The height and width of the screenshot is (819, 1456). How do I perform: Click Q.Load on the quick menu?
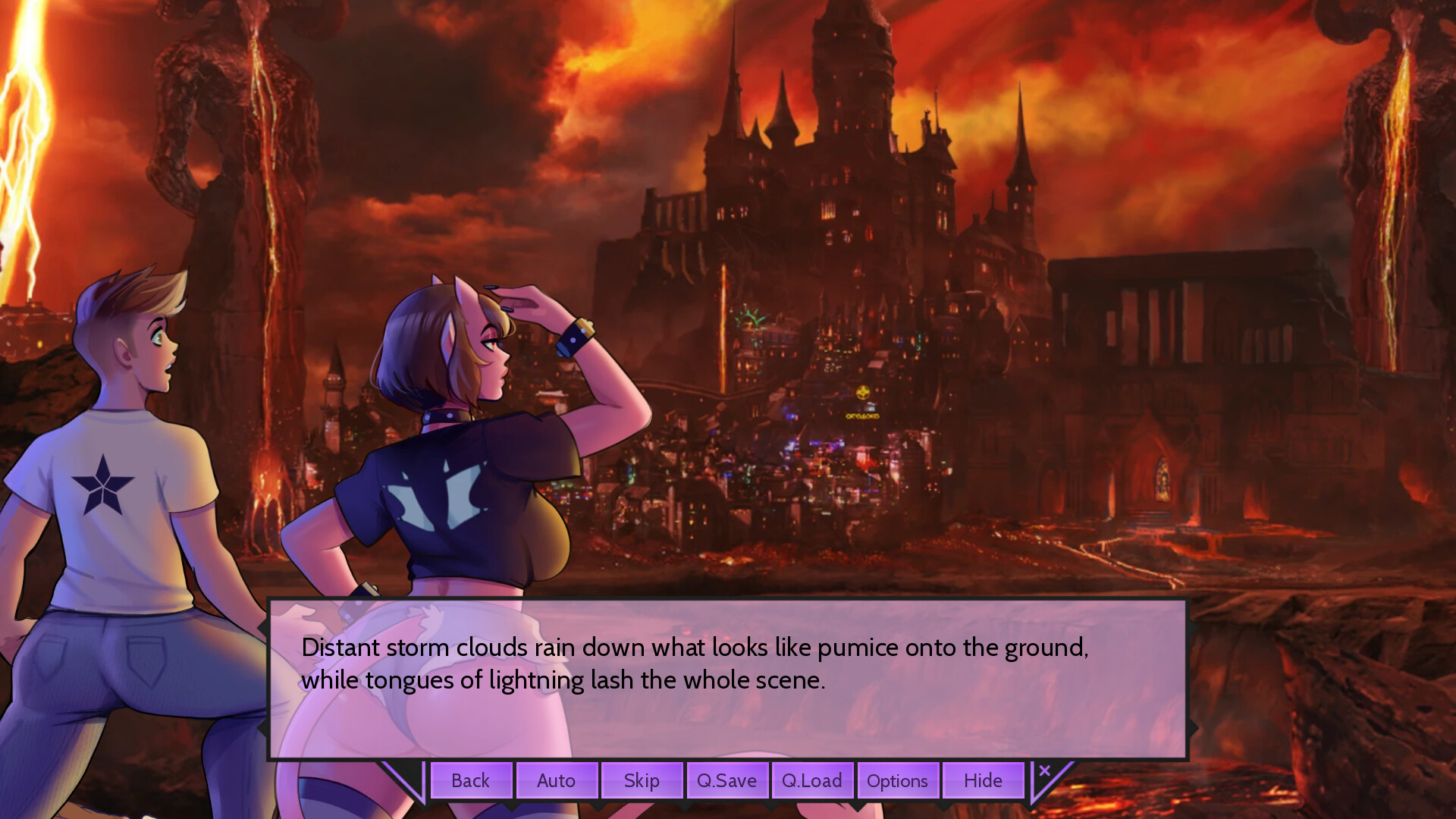click(812, 780)
